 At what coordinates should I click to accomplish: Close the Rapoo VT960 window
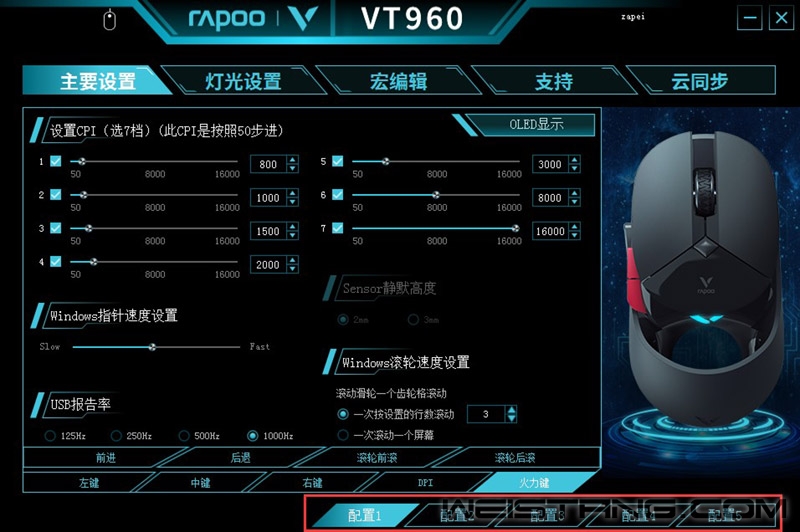click(779, 17)
